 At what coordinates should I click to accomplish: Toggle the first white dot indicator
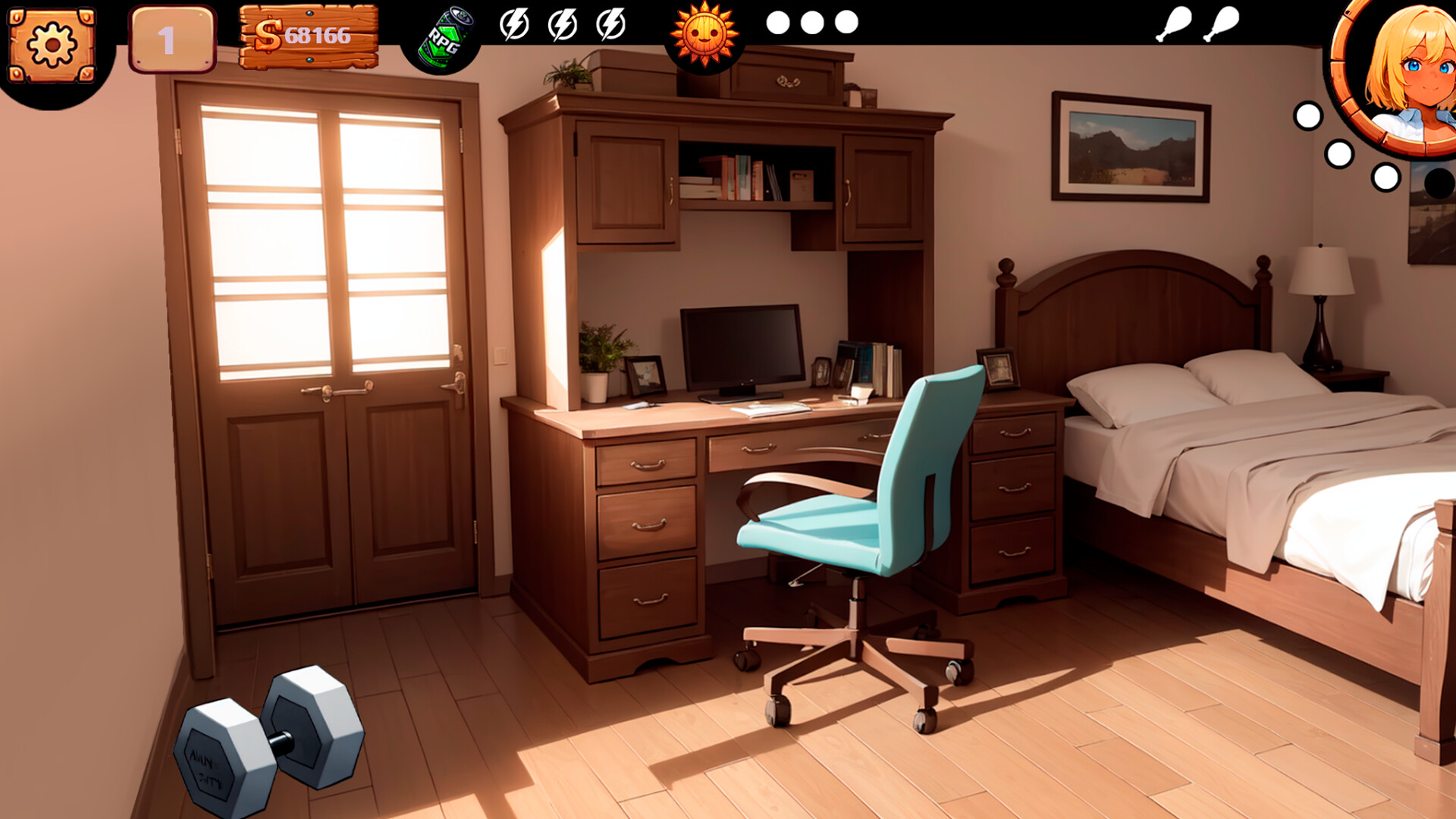pos(780,23)
